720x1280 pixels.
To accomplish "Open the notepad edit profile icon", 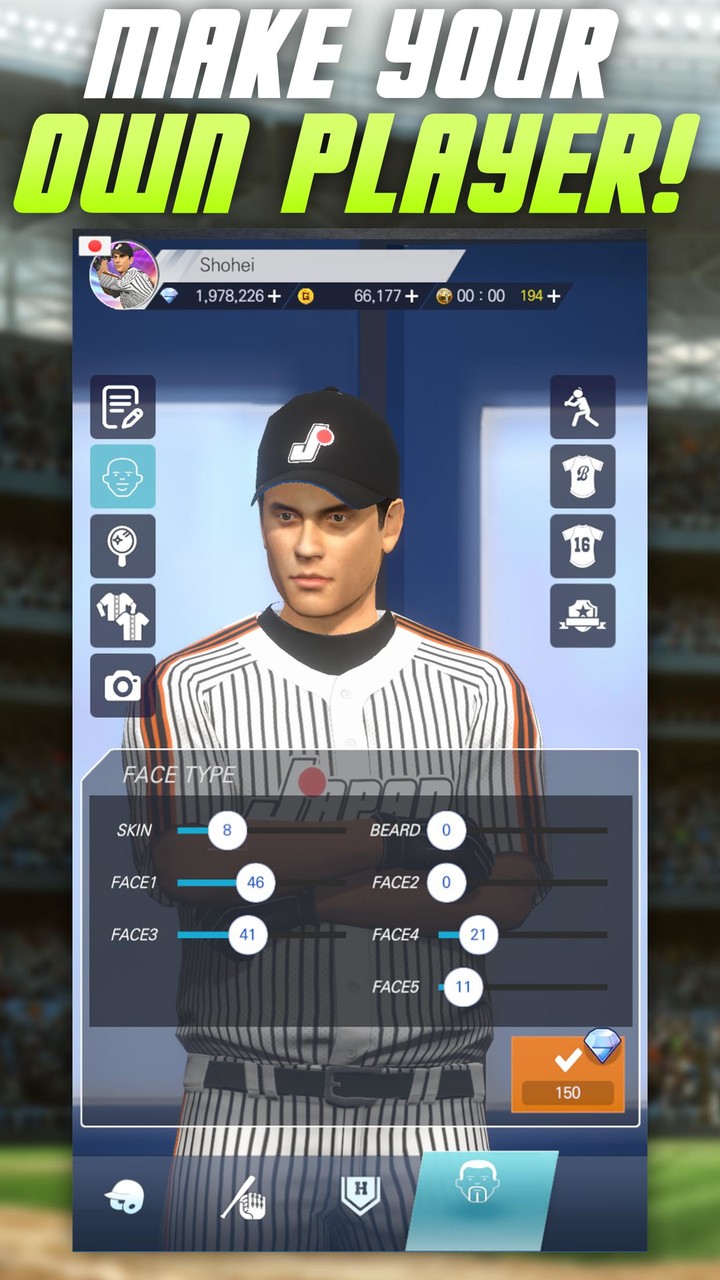I will coord(123,407).
